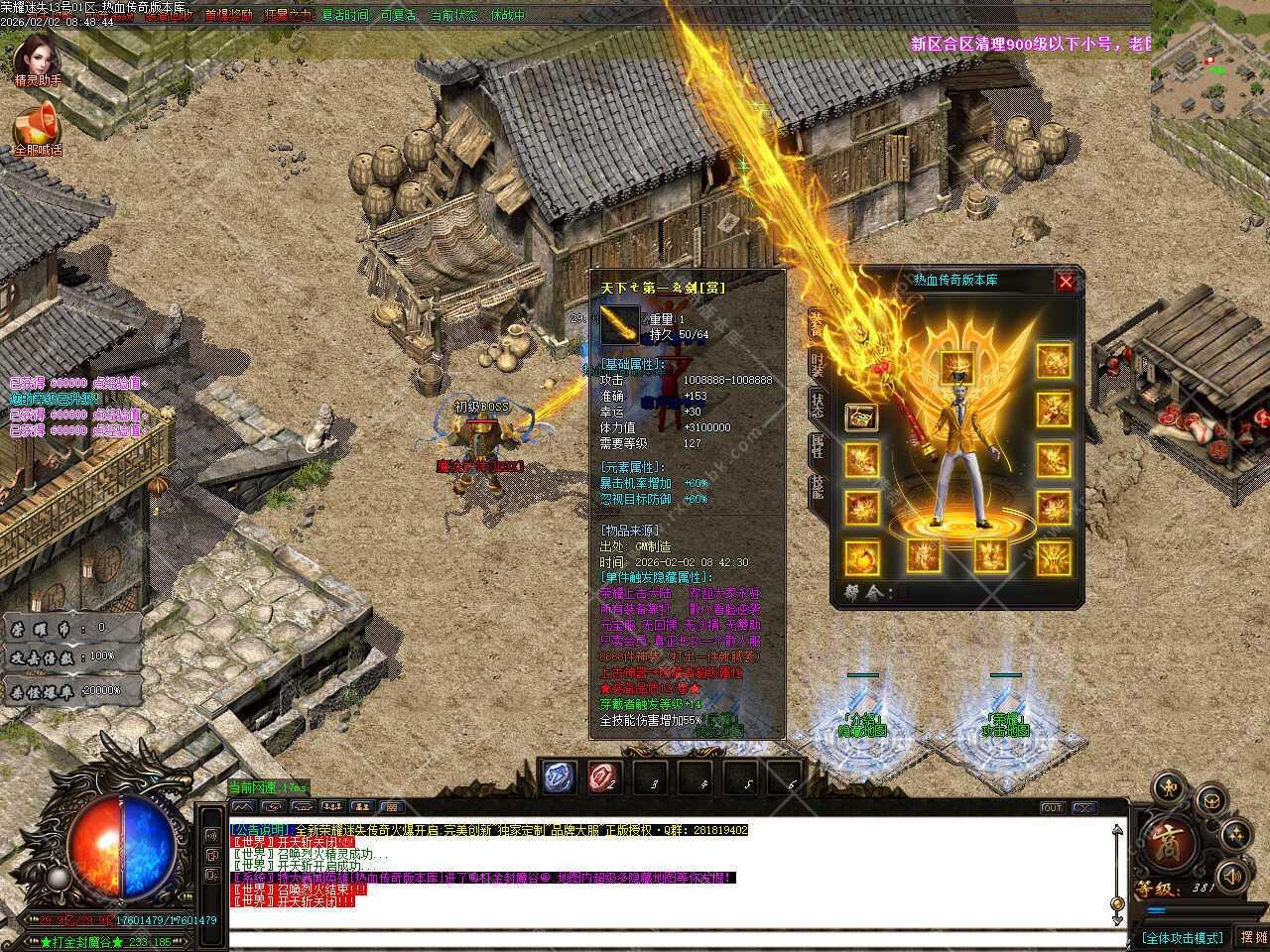This screenshot has height=952, width=1270.
Task: Click the OUT button above chat
Action: point(1052,808)
